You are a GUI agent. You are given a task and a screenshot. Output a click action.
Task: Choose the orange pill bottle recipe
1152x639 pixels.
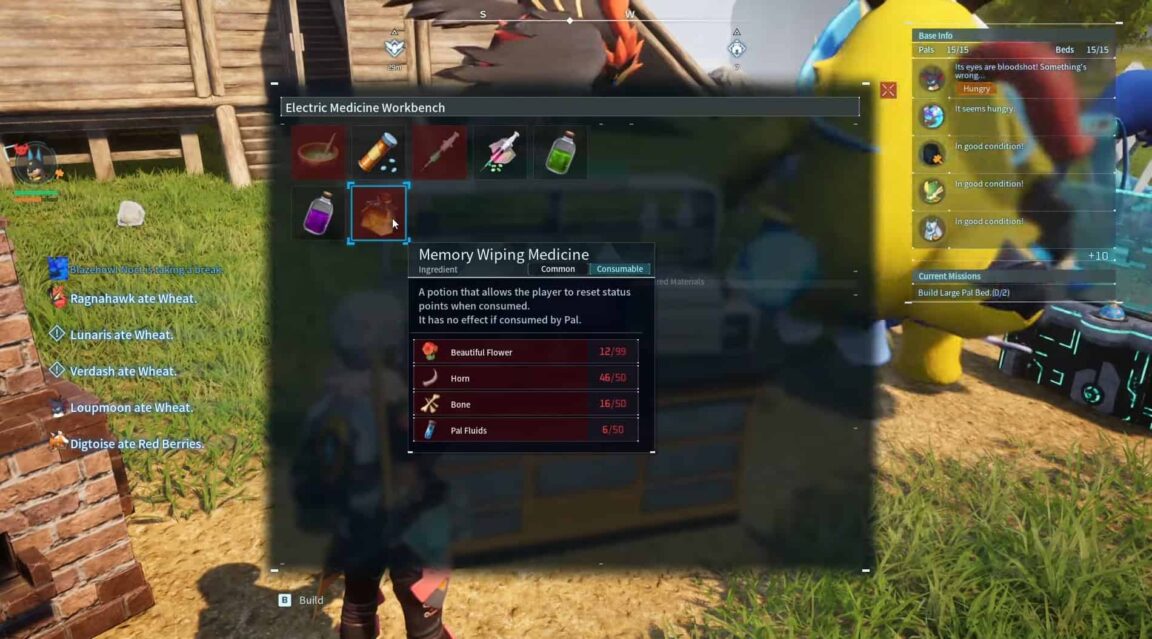pyautogui.click(x=379, y=153)
